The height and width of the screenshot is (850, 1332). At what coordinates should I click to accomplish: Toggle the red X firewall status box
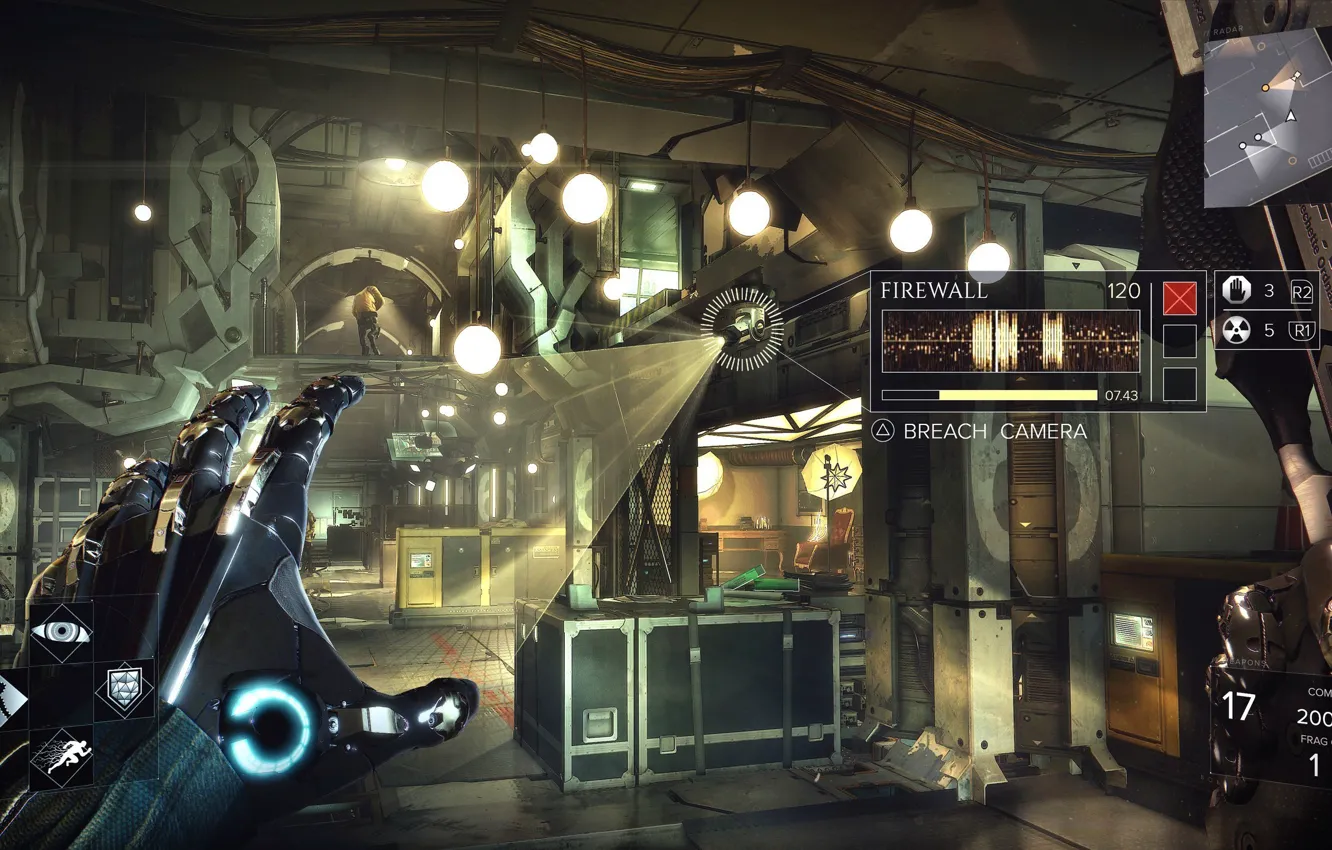1178,297
